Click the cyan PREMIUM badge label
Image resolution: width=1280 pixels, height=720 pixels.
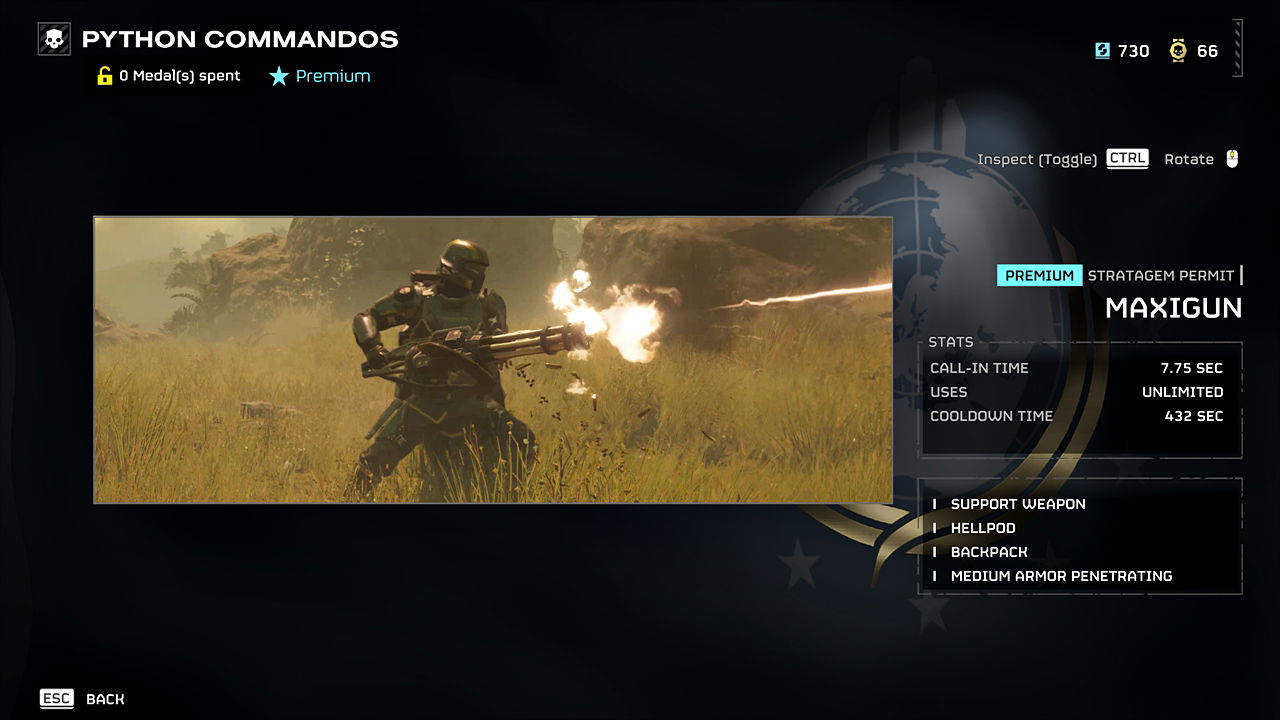coord(1040,275)
